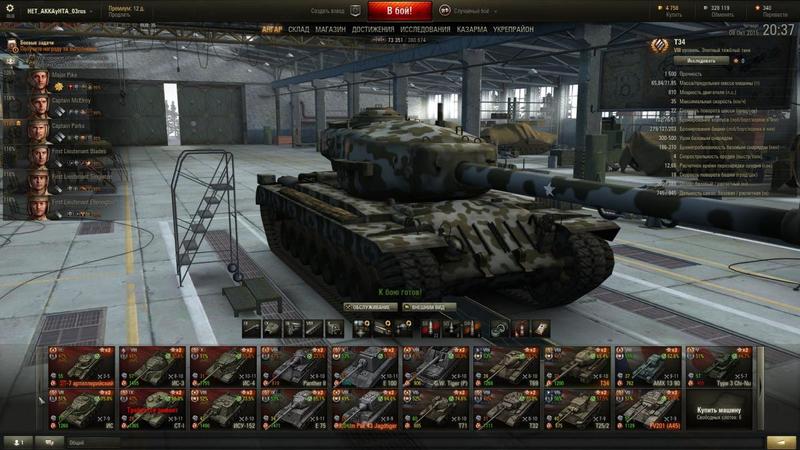Click the Обслуживание button
This screenshot has height=450, width=800.
click(370, 307)
